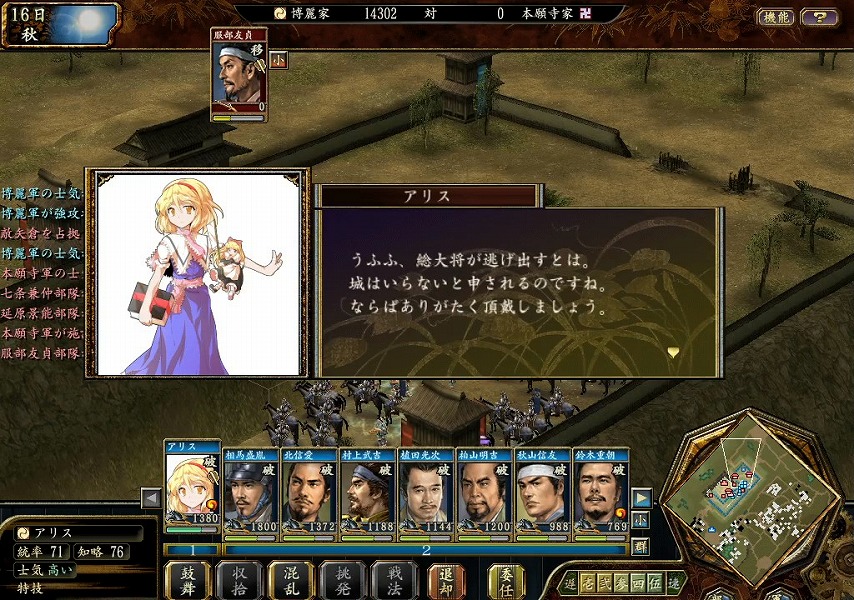Use the 混乱 confusion command
Viewport: 854px width, 600px height.
click(x=291, y=581)
